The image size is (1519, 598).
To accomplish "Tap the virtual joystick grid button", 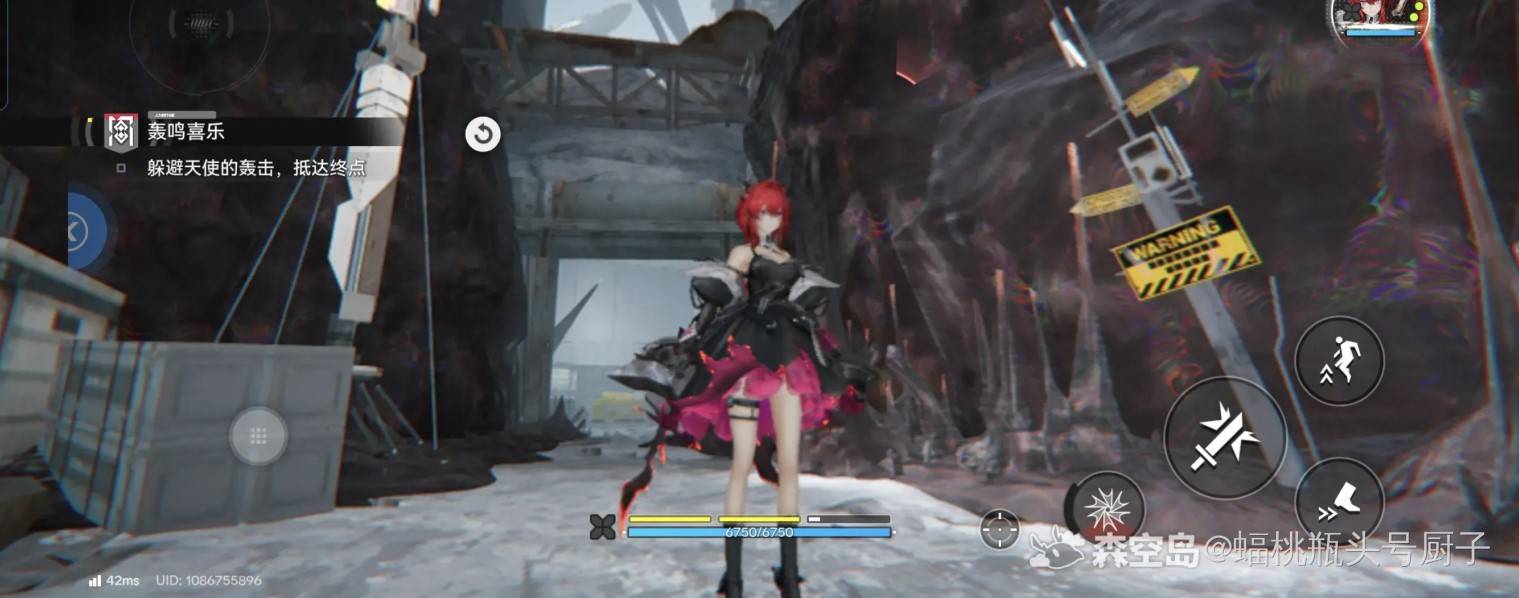I will [258, 436].
